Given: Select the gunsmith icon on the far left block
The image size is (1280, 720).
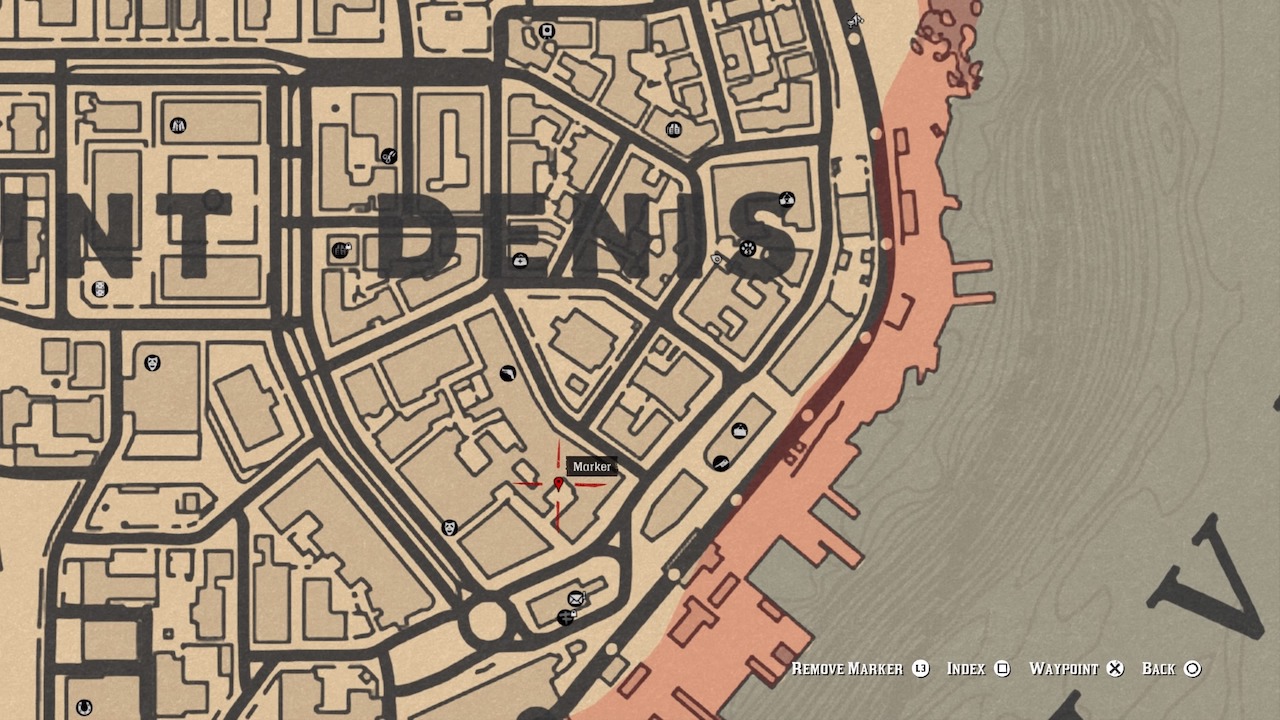Looking at the screenshot, I should 509,373.
